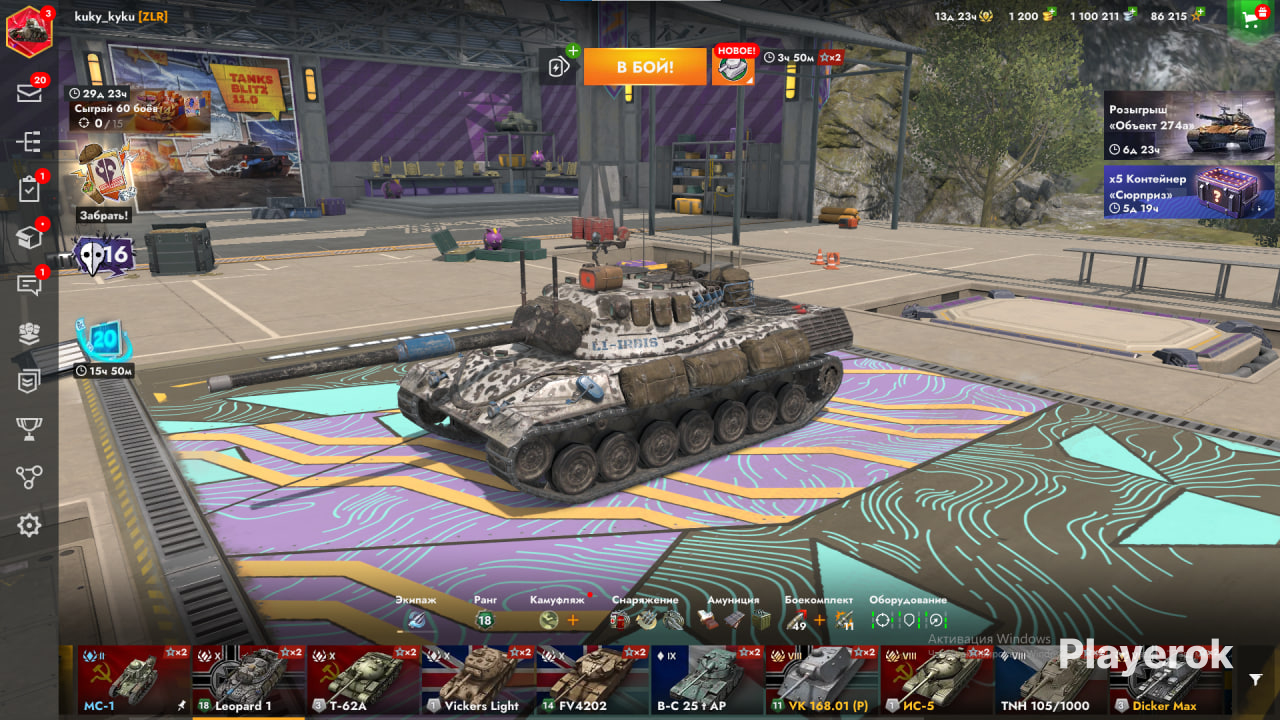Screen dimensions: 1280x720
Task: Open the Экипаж crew slot
Action: (x=416, y=620)
